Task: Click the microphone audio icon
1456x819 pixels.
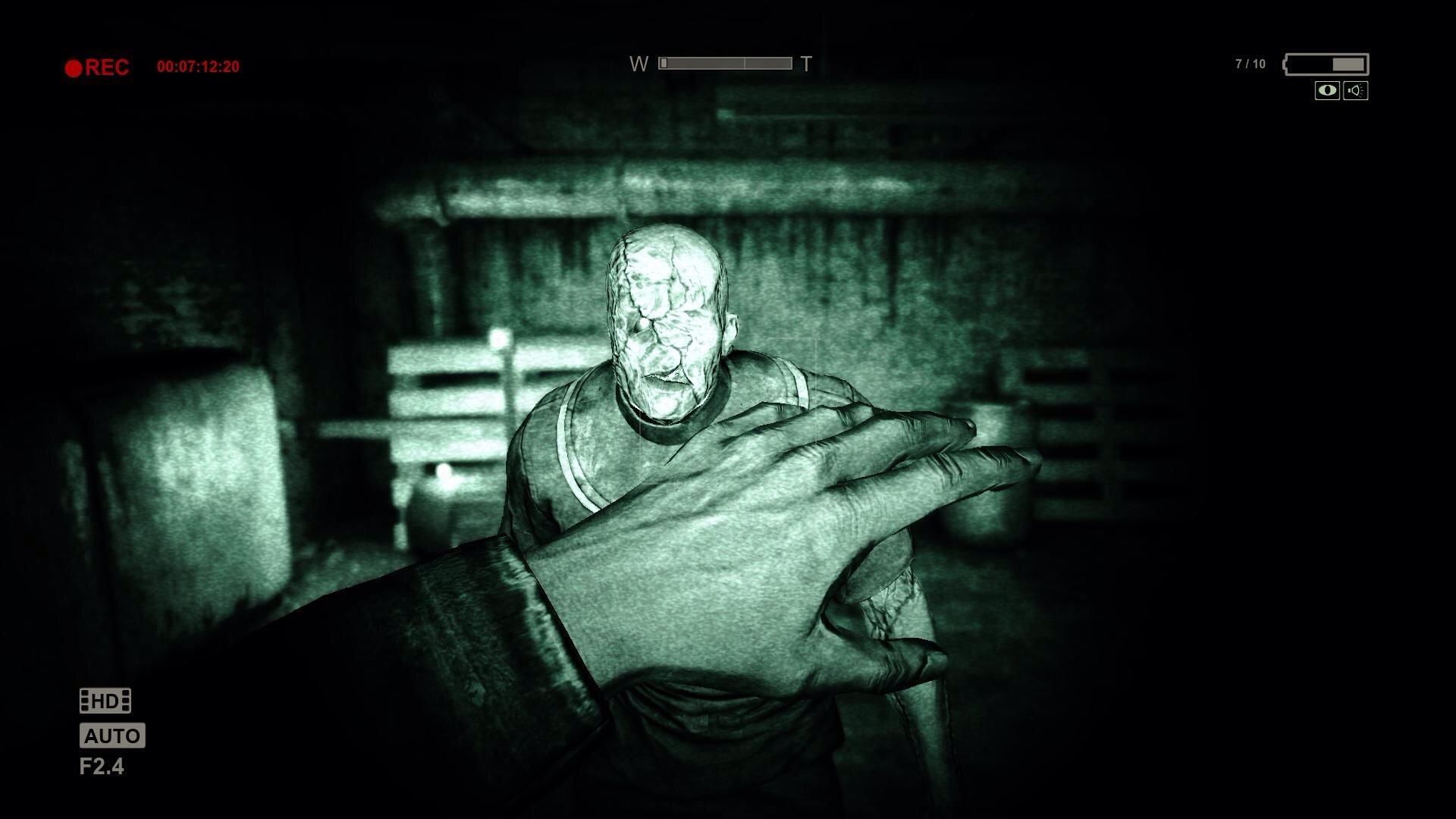Action: pos(1355,91)
